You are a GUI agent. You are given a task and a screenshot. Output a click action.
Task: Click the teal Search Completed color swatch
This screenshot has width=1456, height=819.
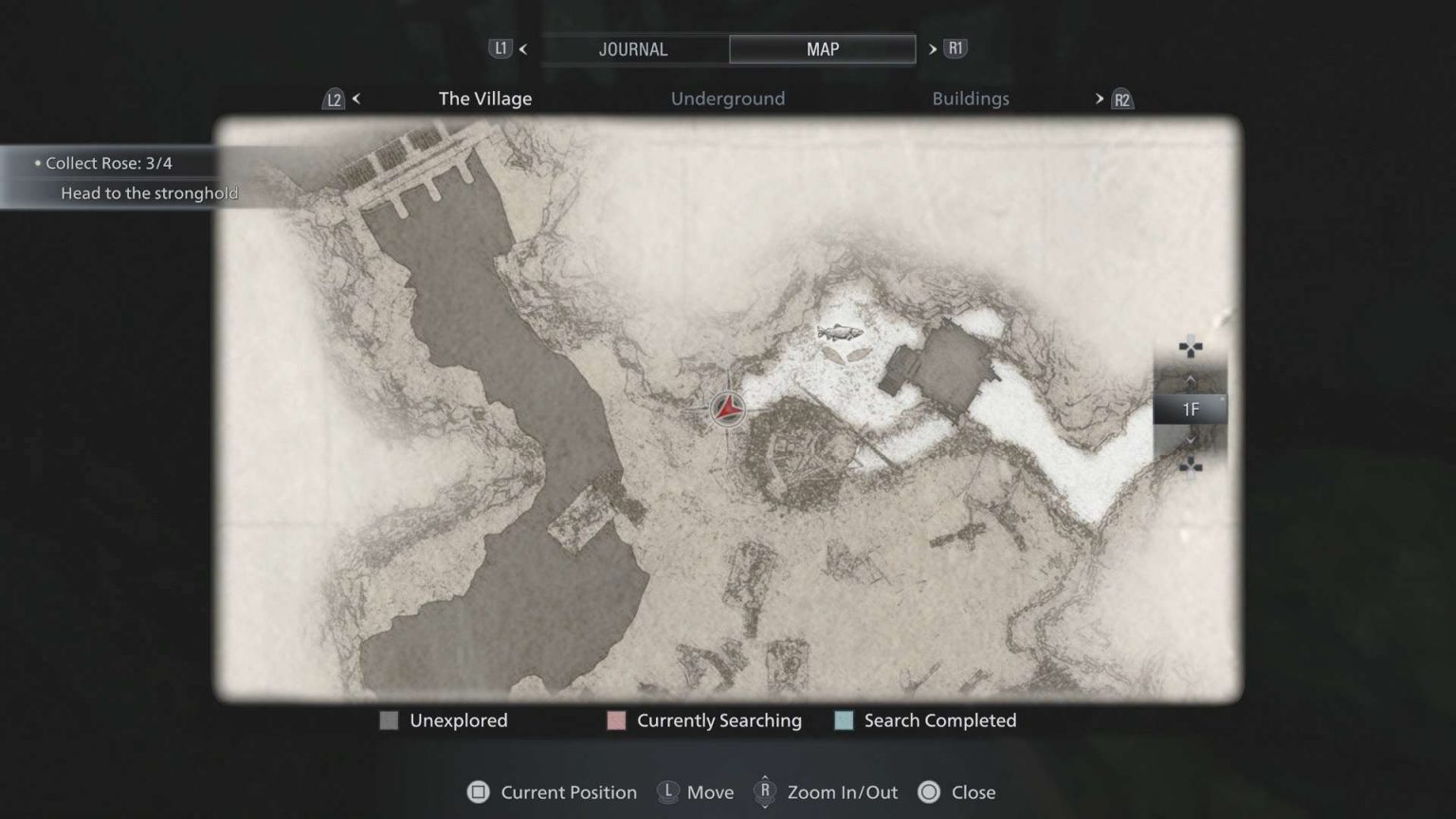click(x=843, y=720)
